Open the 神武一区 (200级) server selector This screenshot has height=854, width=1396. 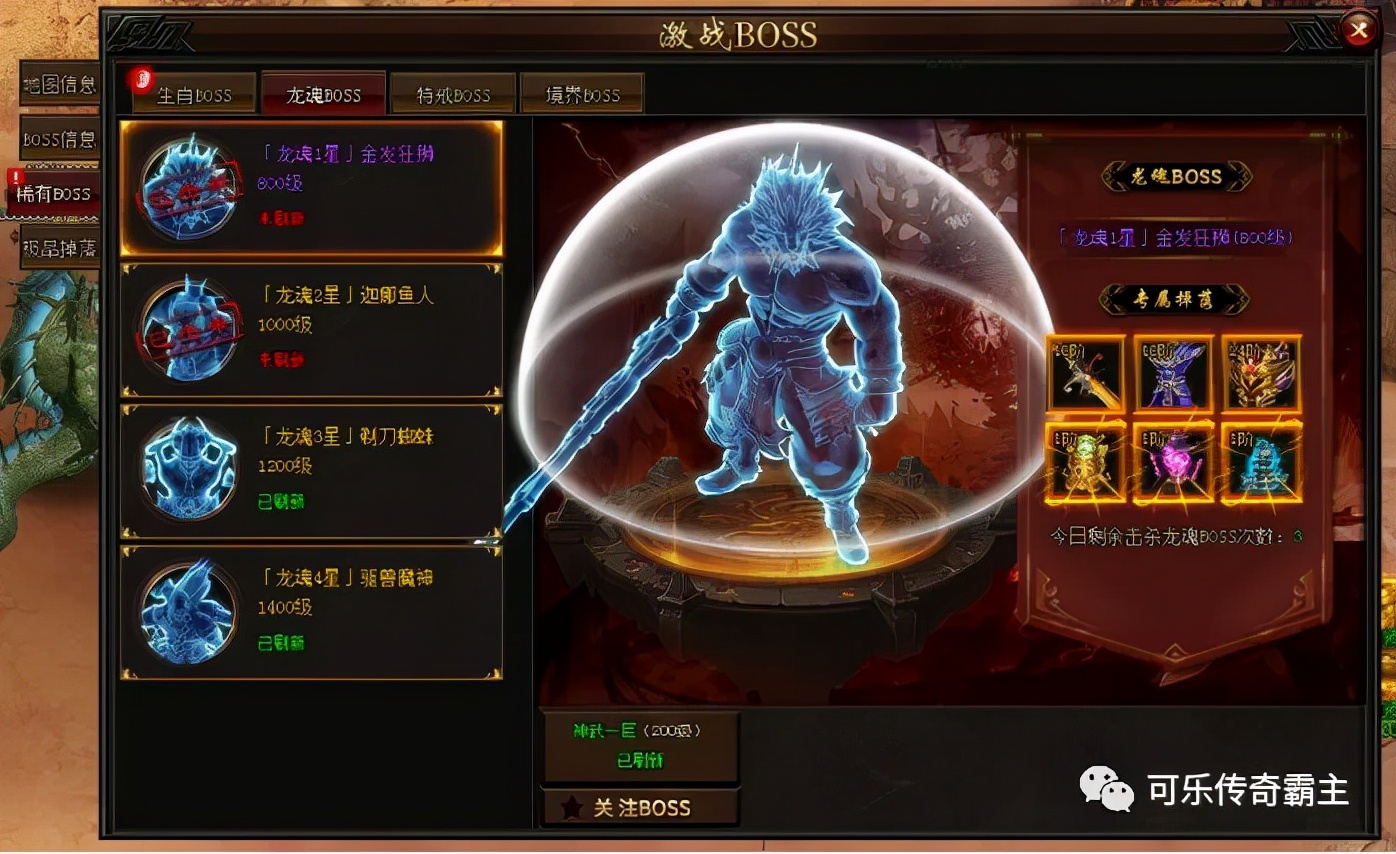point(639,747)
